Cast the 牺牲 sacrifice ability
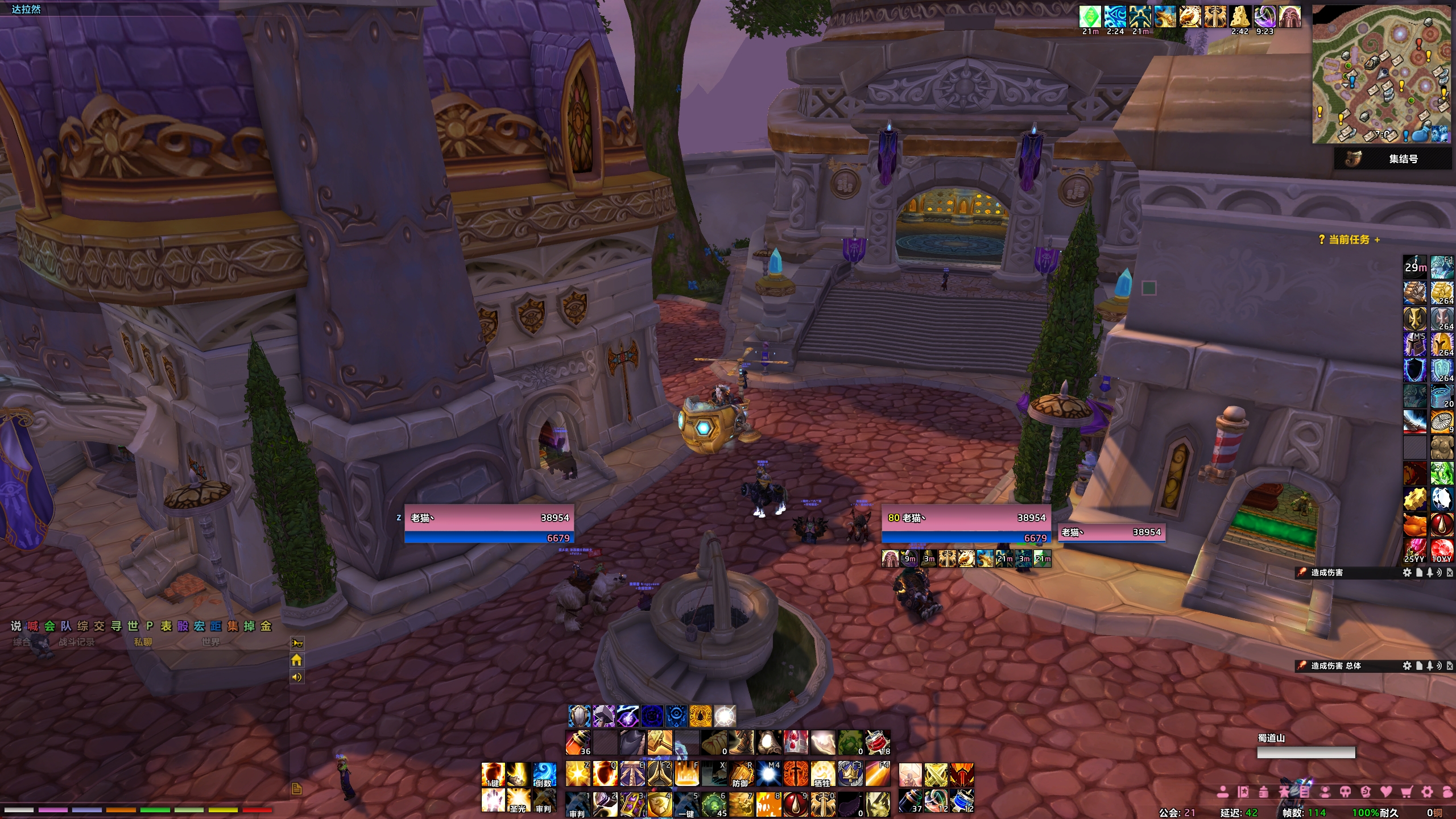 click(823, 774)
